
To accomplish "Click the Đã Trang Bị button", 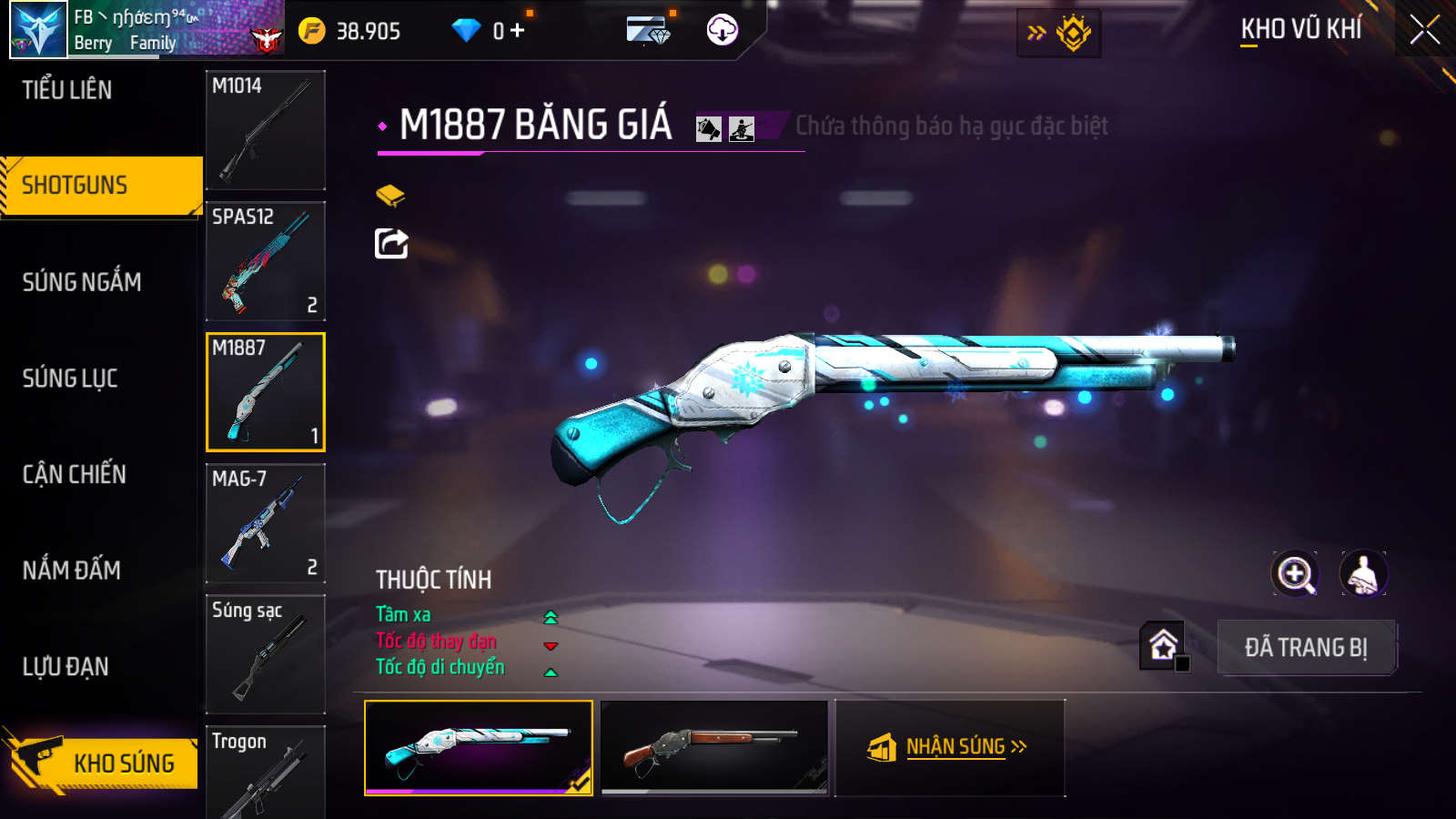I will [x=1306, y=648].
